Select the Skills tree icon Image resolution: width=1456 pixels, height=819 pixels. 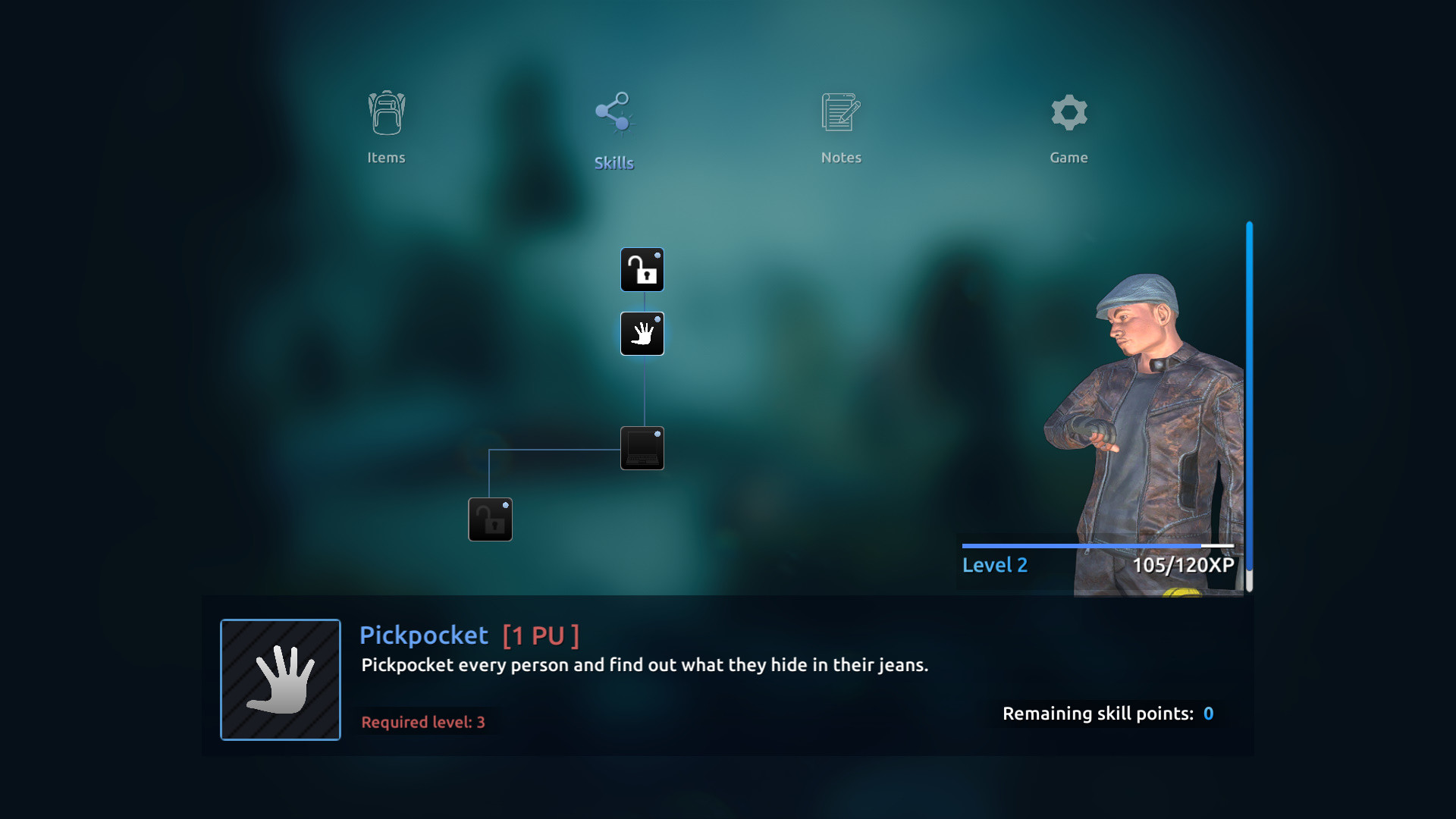(613, 110)
